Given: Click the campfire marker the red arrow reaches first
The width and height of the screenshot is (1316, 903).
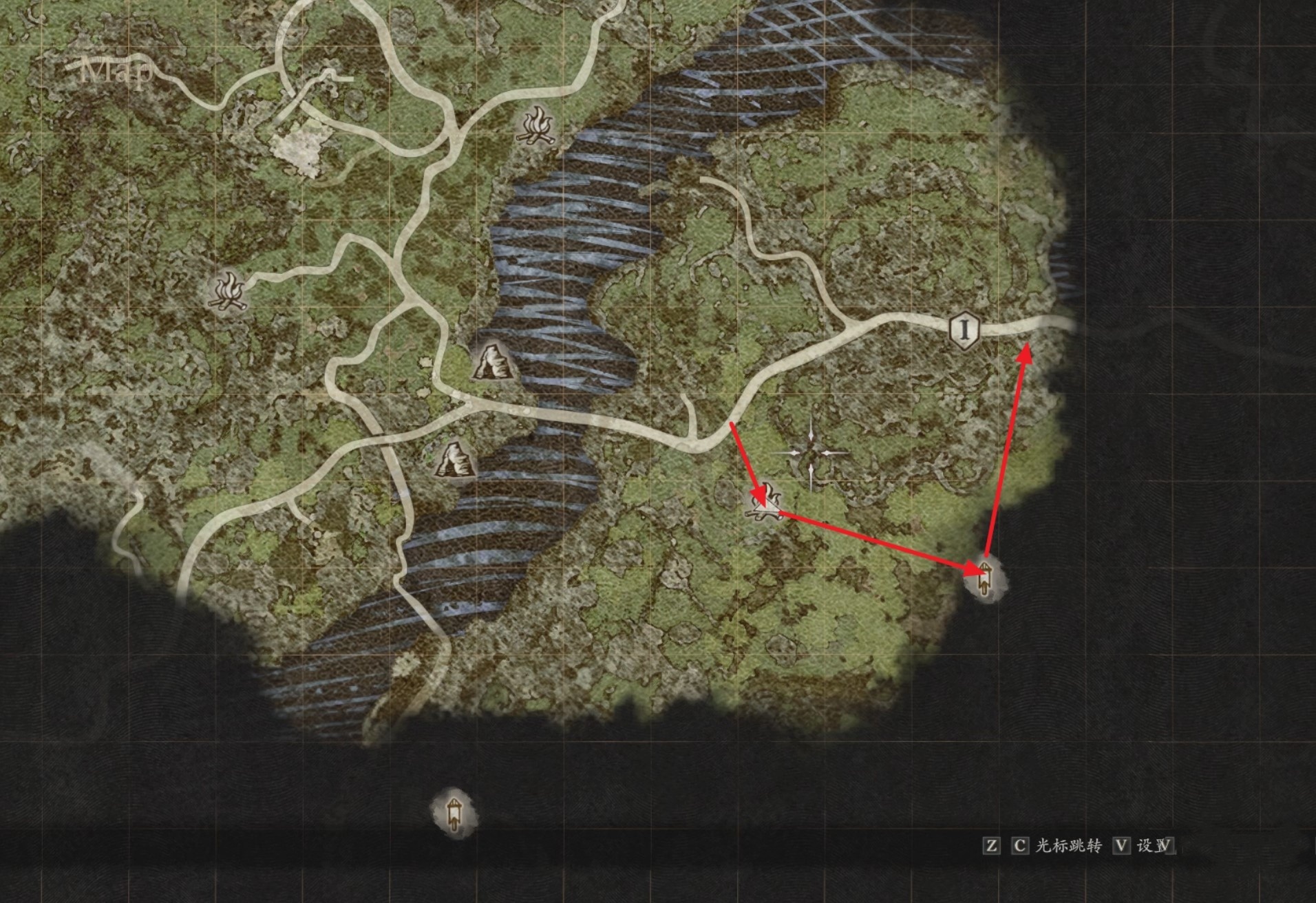Looking at the screenshot, I should 766,503.
